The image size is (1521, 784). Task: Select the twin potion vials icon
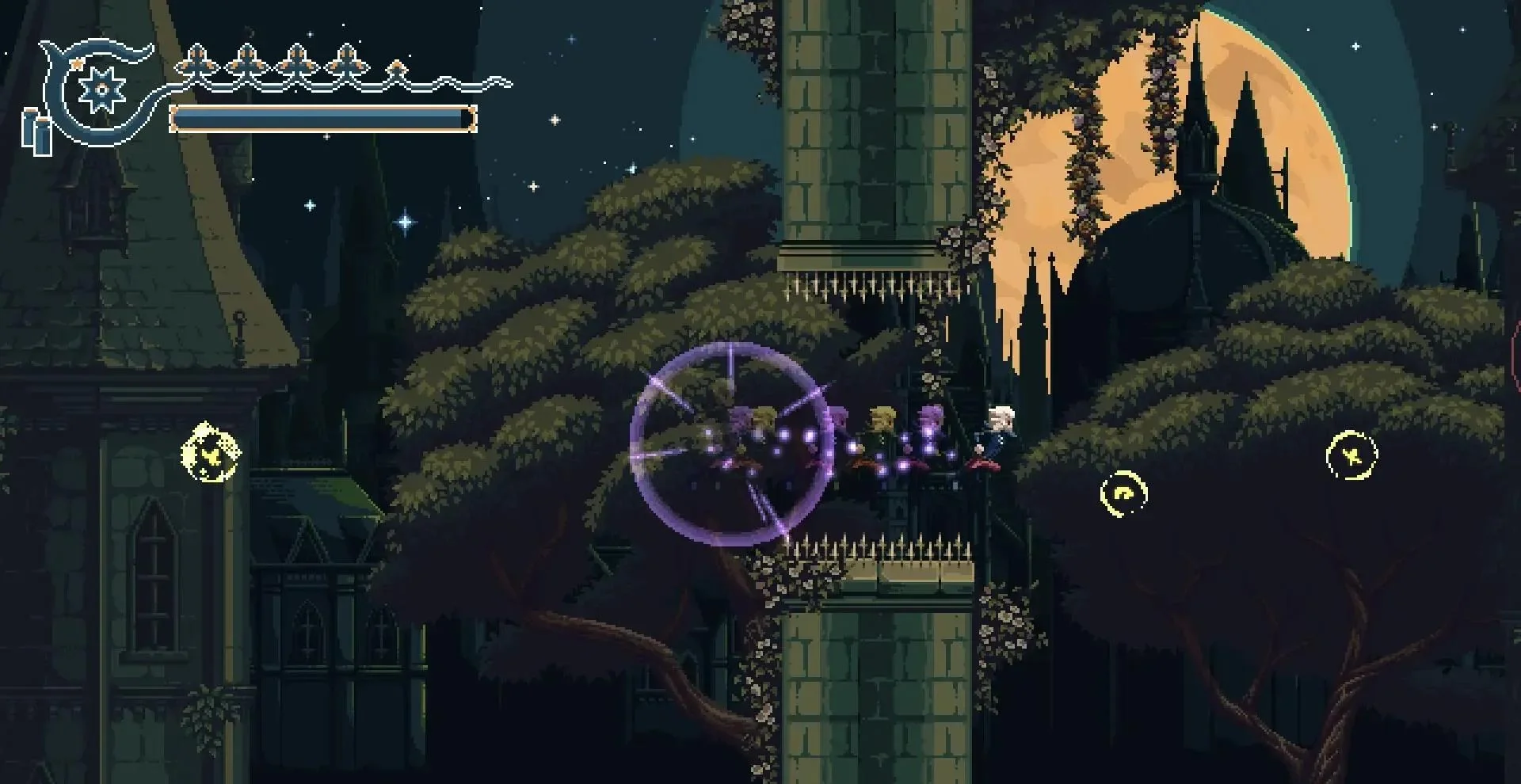point(36,131)
